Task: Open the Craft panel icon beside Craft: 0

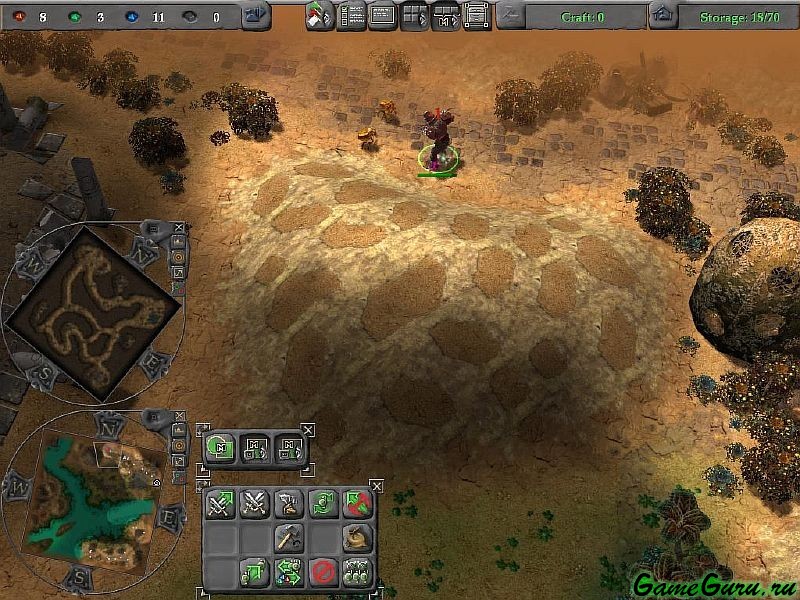Action: coord(510,15)
